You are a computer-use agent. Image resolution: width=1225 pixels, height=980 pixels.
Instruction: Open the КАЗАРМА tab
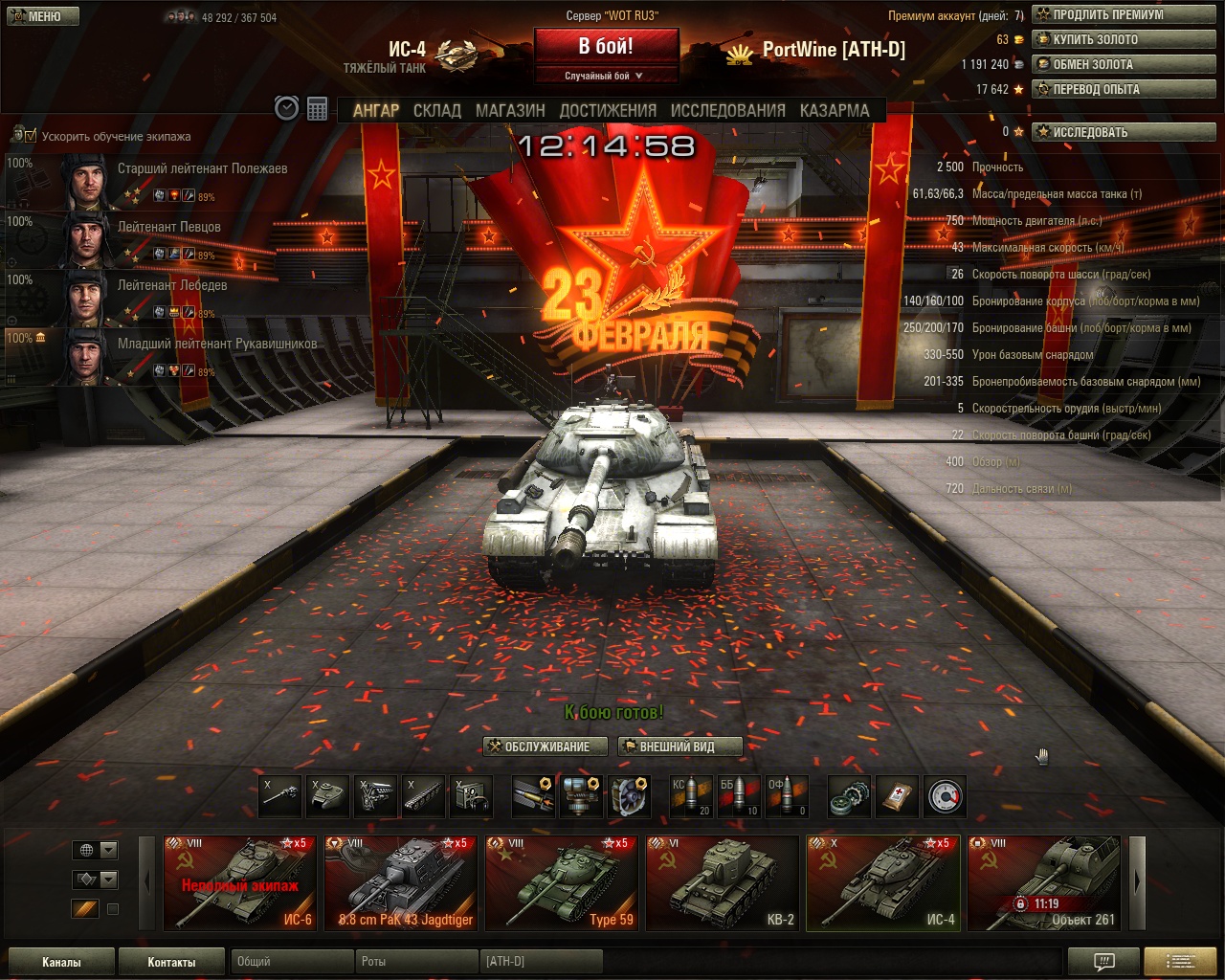[835, 110]
